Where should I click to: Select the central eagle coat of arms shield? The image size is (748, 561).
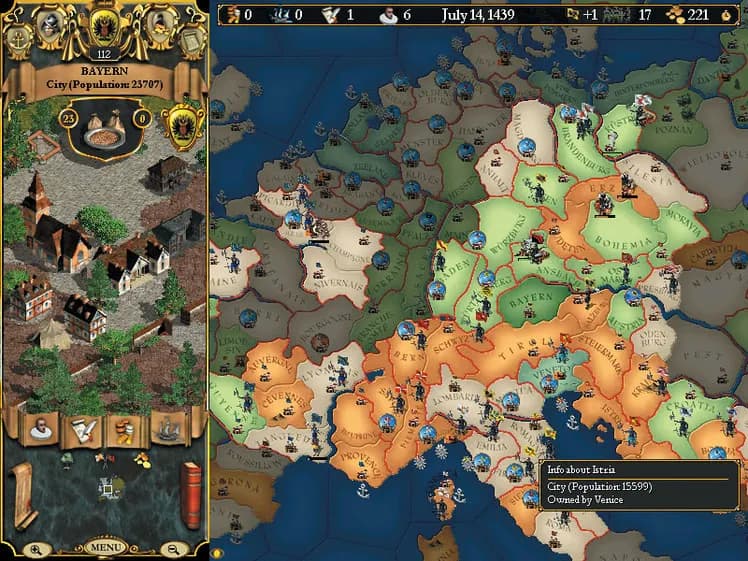click(x=104, y=25)
